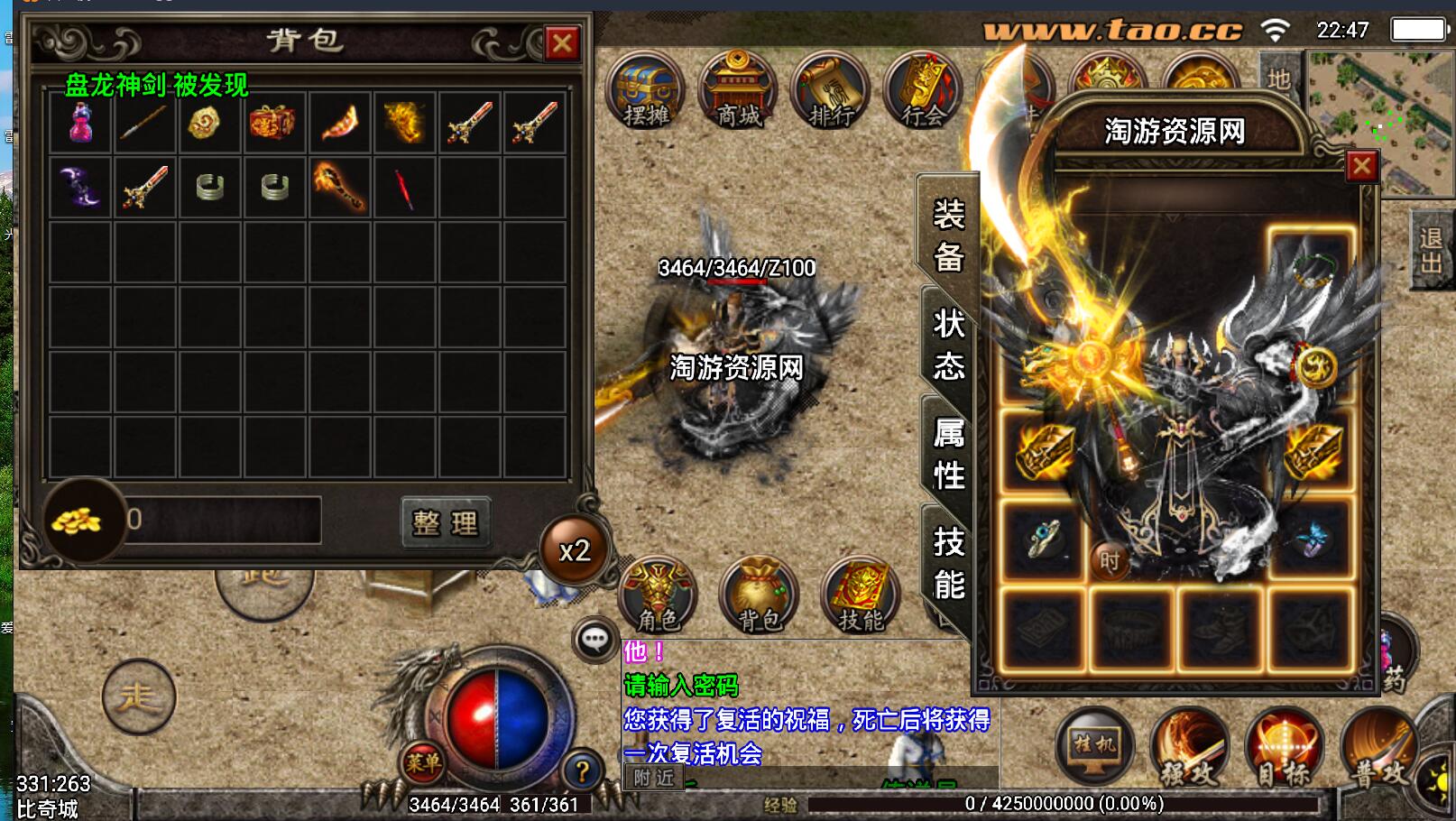The width and height of the screenshot is (1456, 821).
Task: Open the 商城 shop
Action: (x=738, y=91)
